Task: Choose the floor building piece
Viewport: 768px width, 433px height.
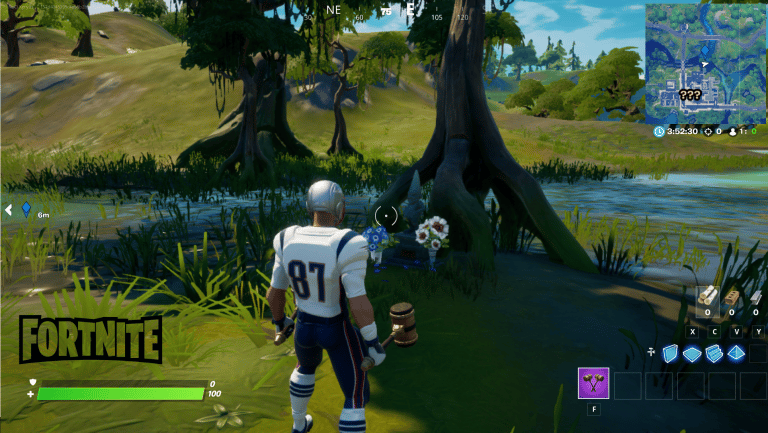Action: click(692, 352)
